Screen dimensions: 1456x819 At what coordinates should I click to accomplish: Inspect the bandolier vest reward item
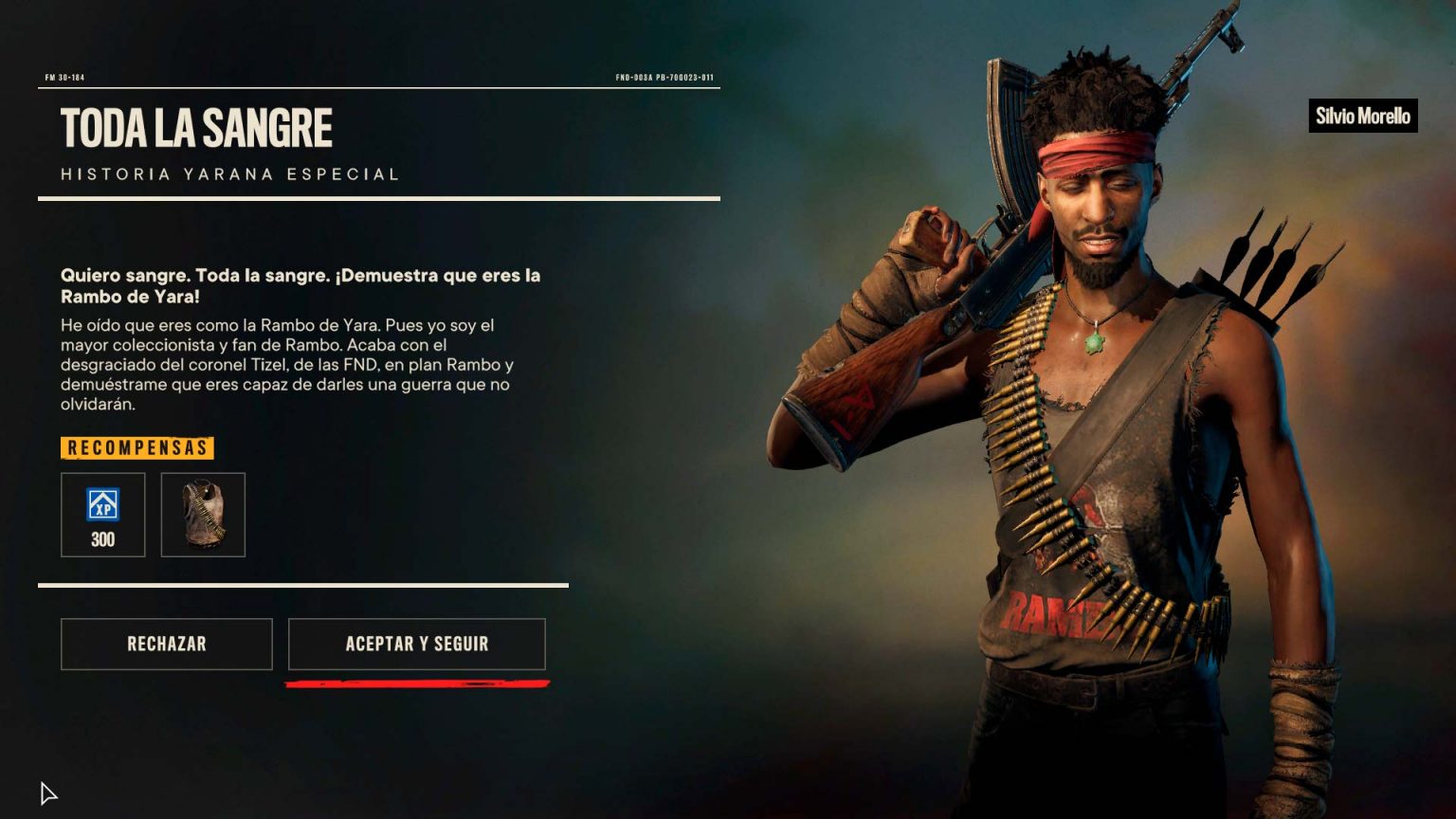pos(203,515)
